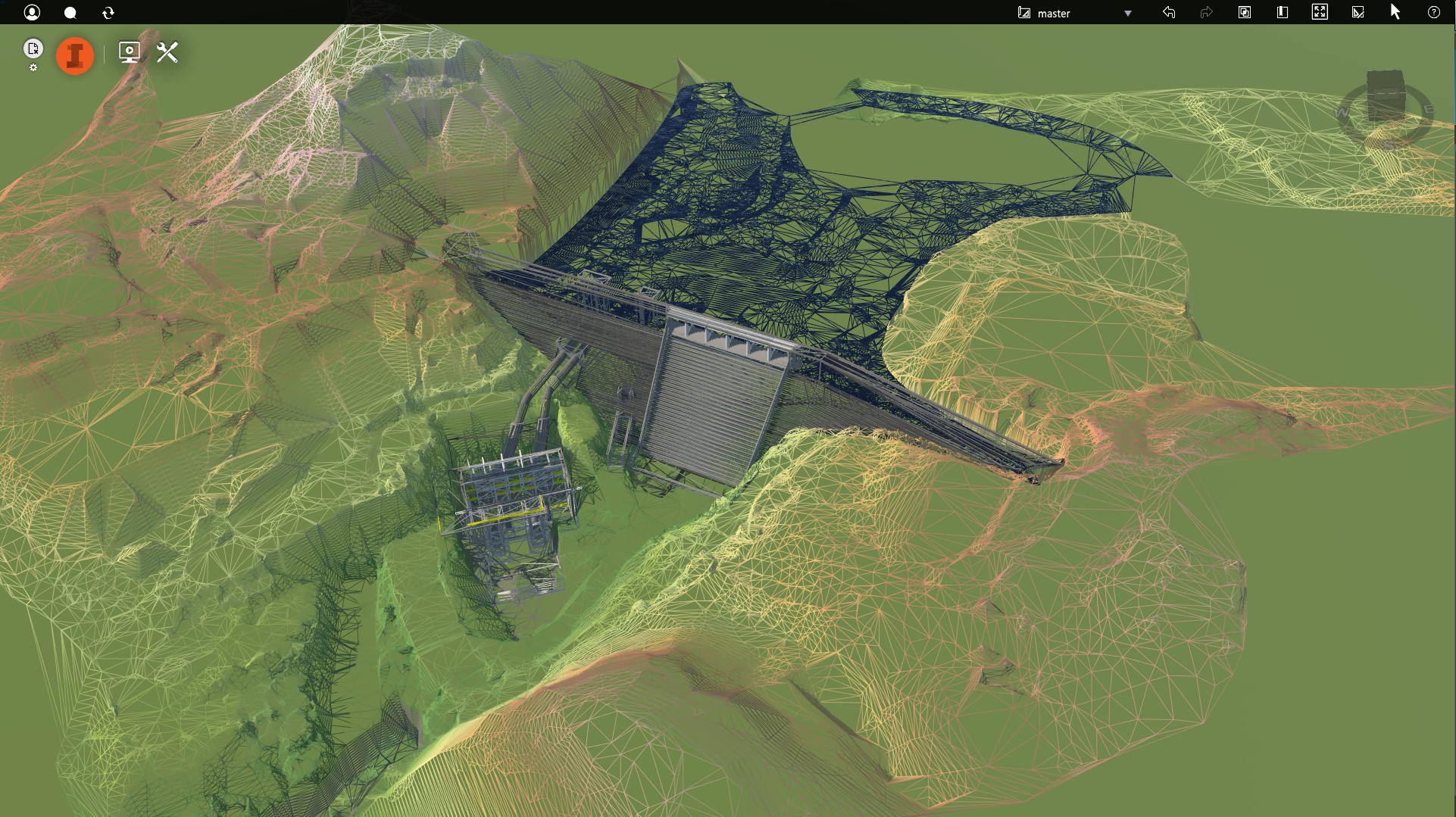Sync the model with the cloud
Image resolution: width=1456 pixels, height=817 pixels.
pos(108,12)
